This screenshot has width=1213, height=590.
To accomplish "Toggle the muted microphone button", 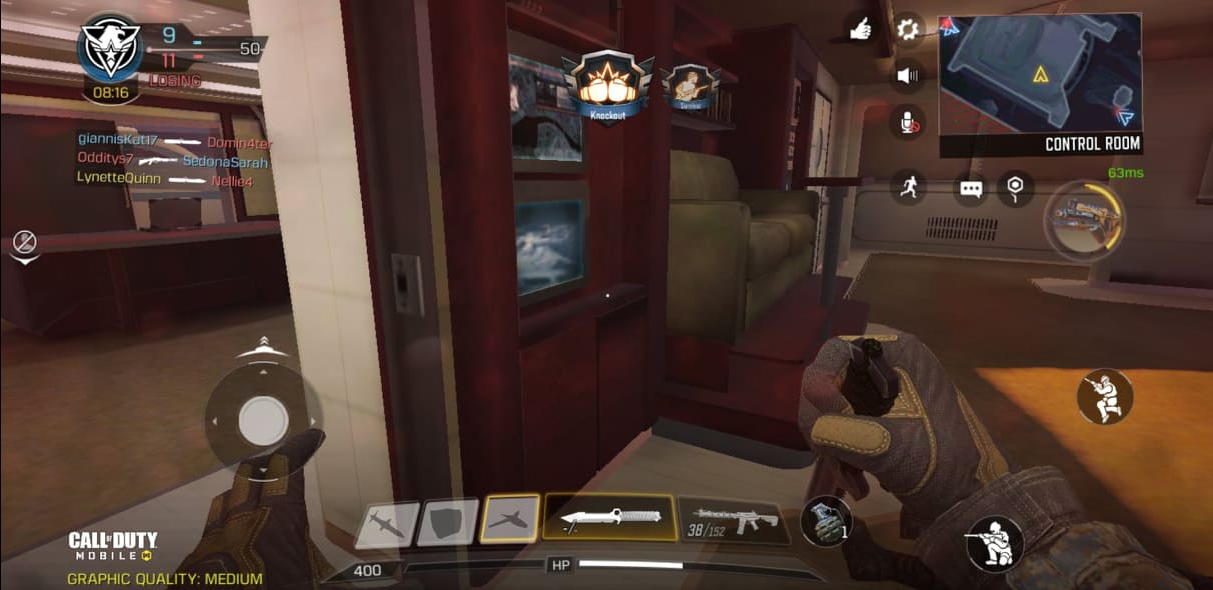I will (907, 122).
